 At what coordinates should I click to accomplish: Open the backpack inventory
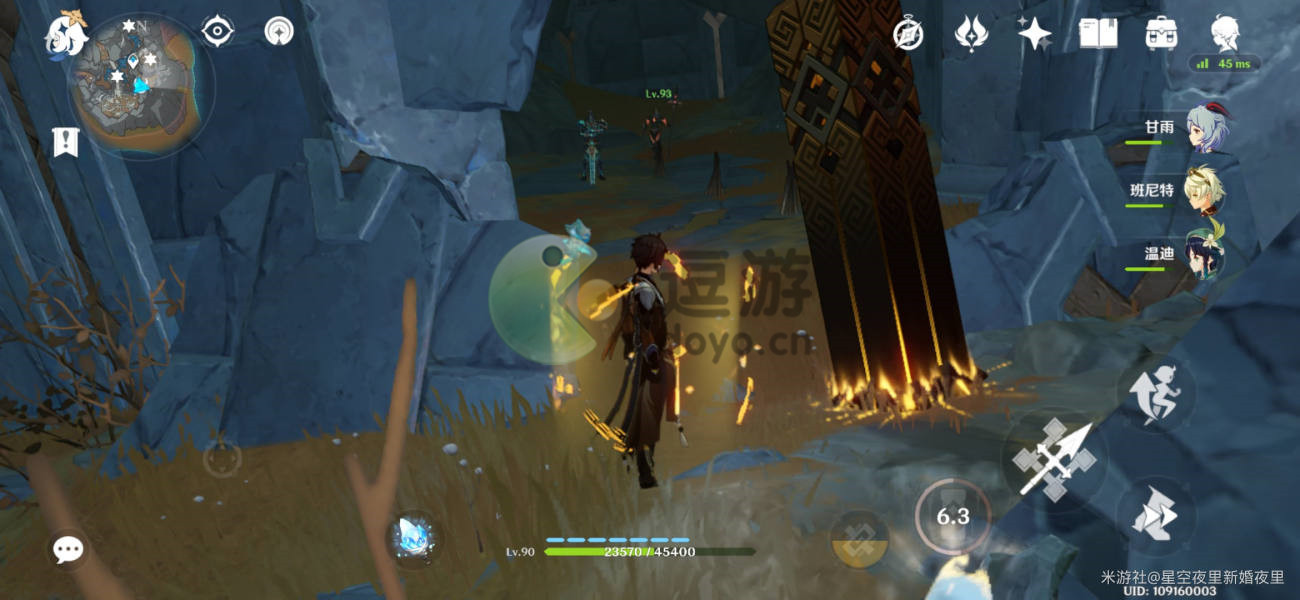tap(1160, 34)
